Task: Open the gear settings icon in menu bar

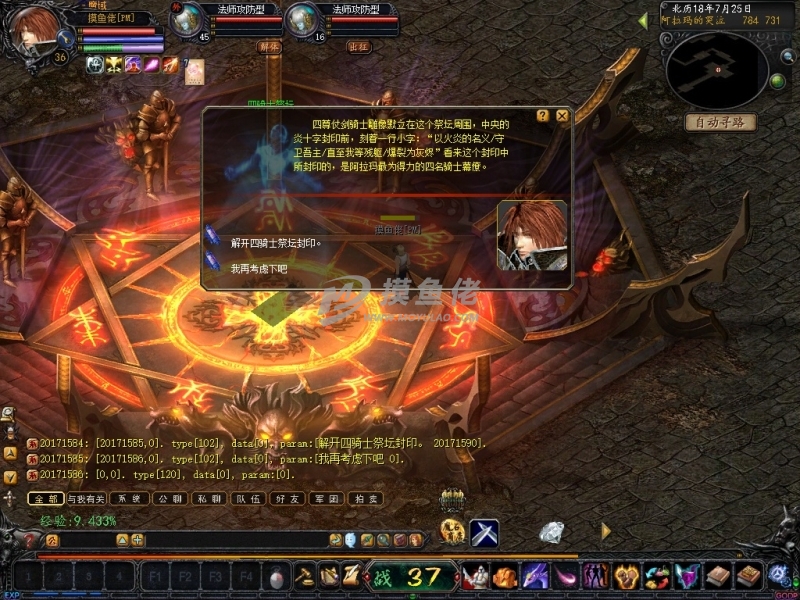Action: click(x=779, y=575)
